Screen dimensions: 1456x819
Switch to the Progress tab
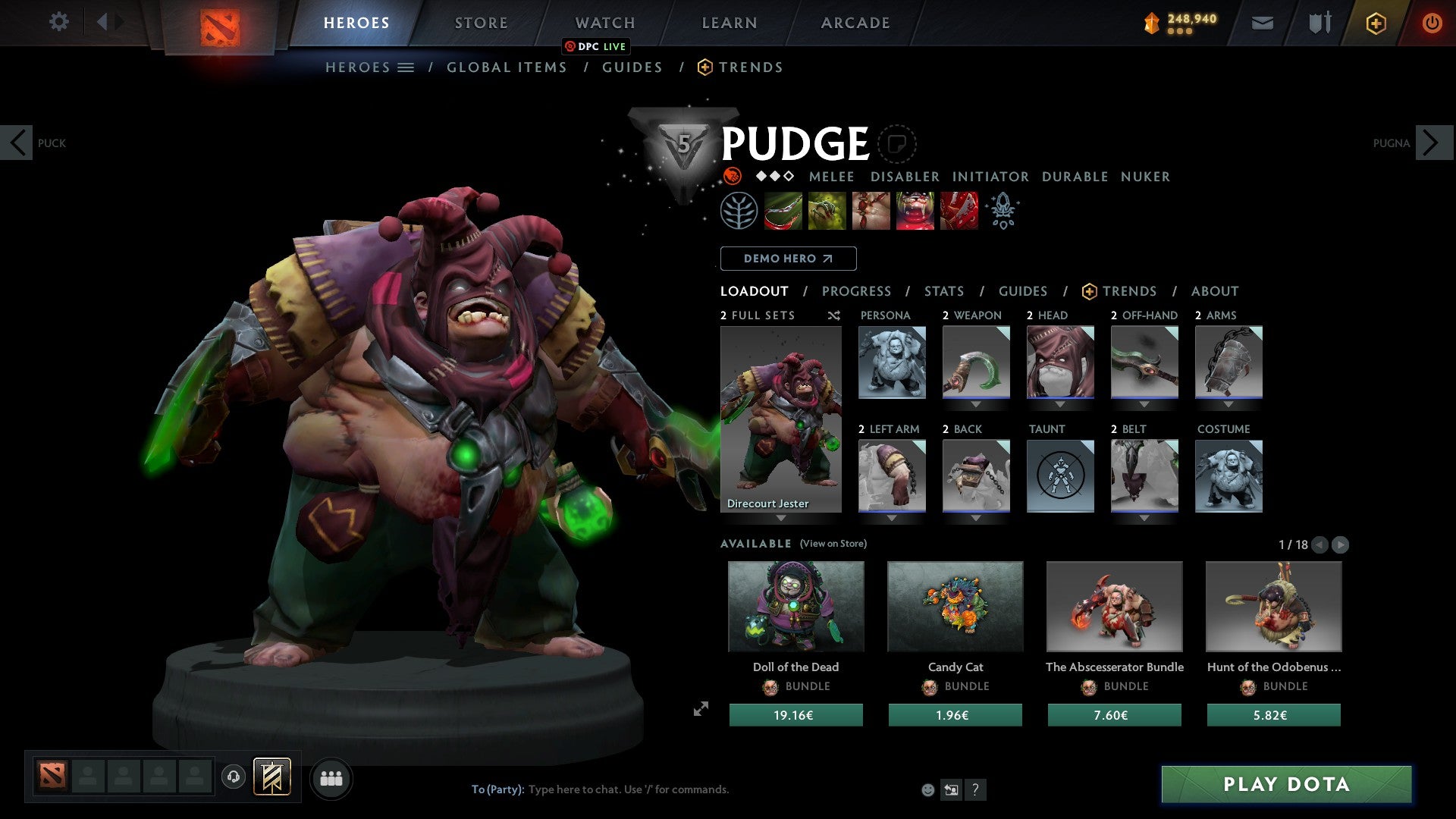tap(857, 291)
